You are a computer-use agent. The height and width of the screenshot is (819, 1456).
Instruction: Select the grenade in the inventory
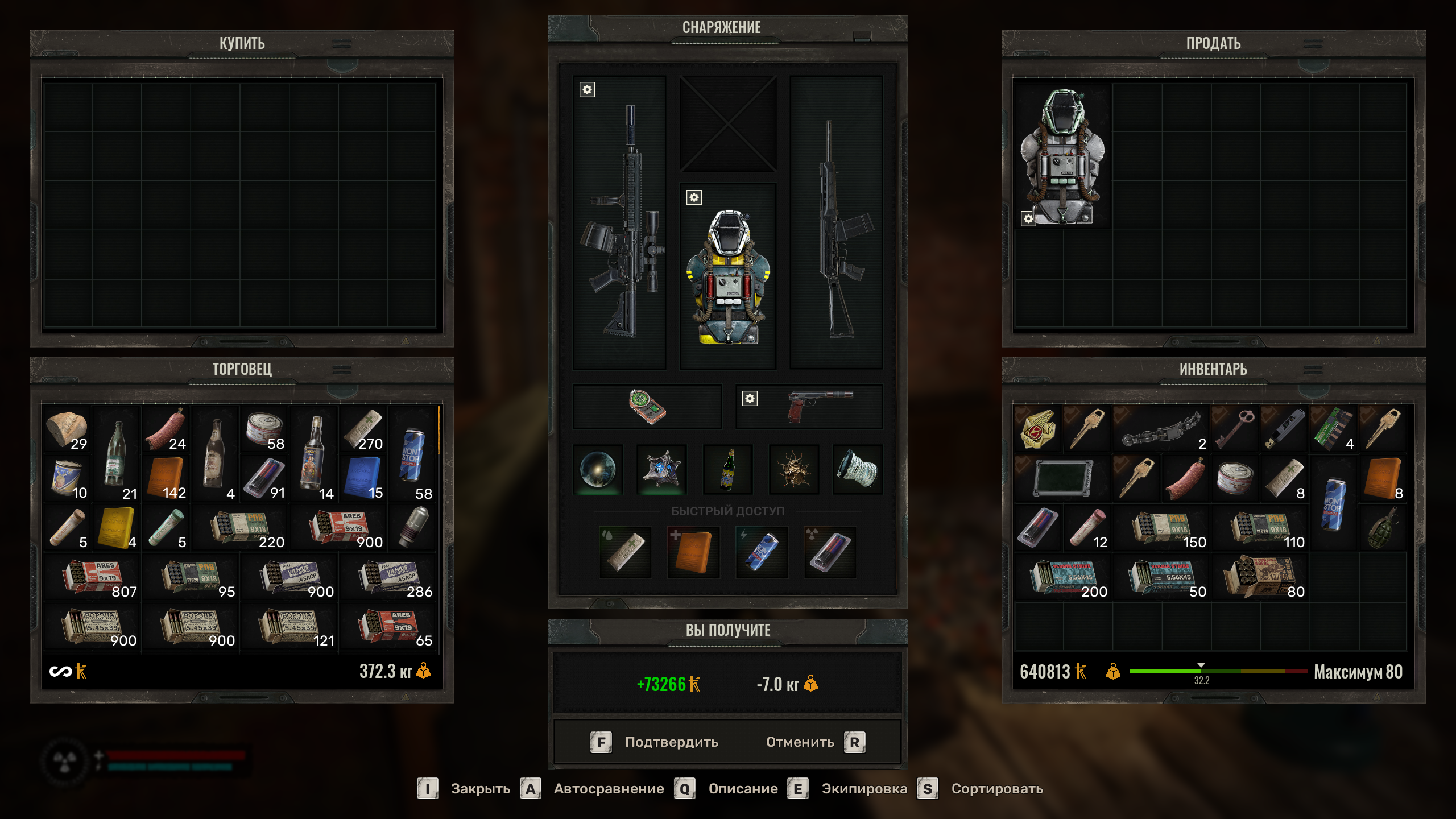click(x=1383, y=527)
